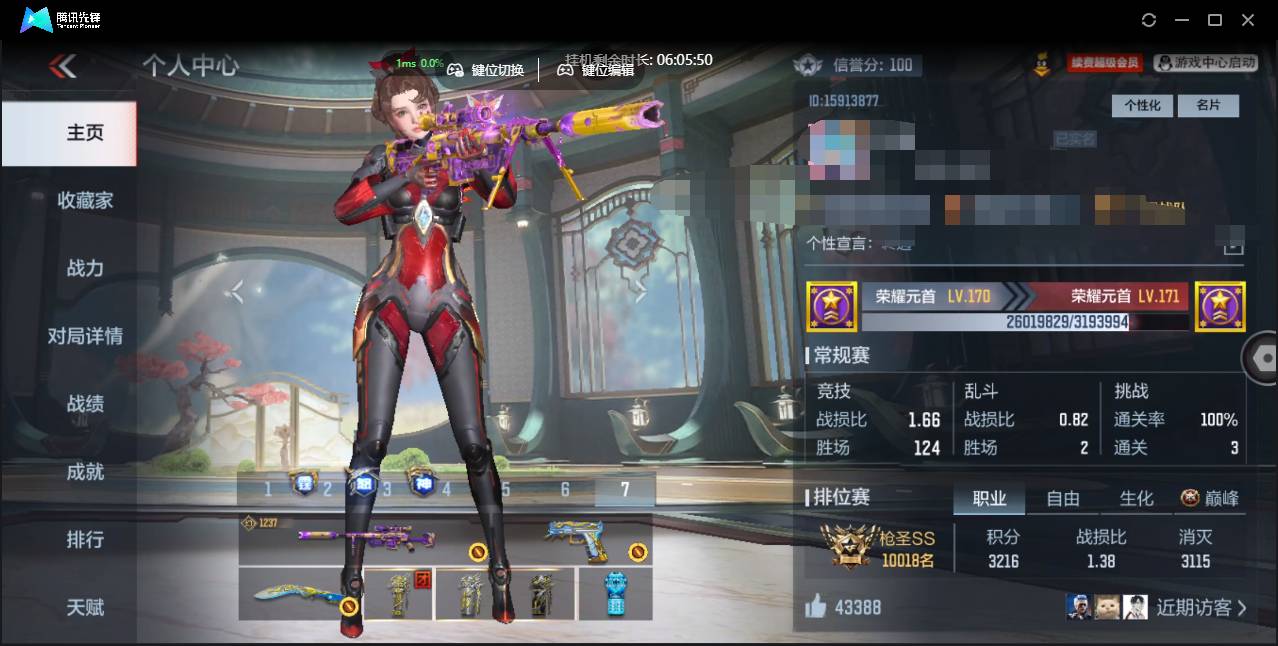The image size is (1278, 646).
Task: Open the 收藏家 collector menu entry
Action: (85, 200)
